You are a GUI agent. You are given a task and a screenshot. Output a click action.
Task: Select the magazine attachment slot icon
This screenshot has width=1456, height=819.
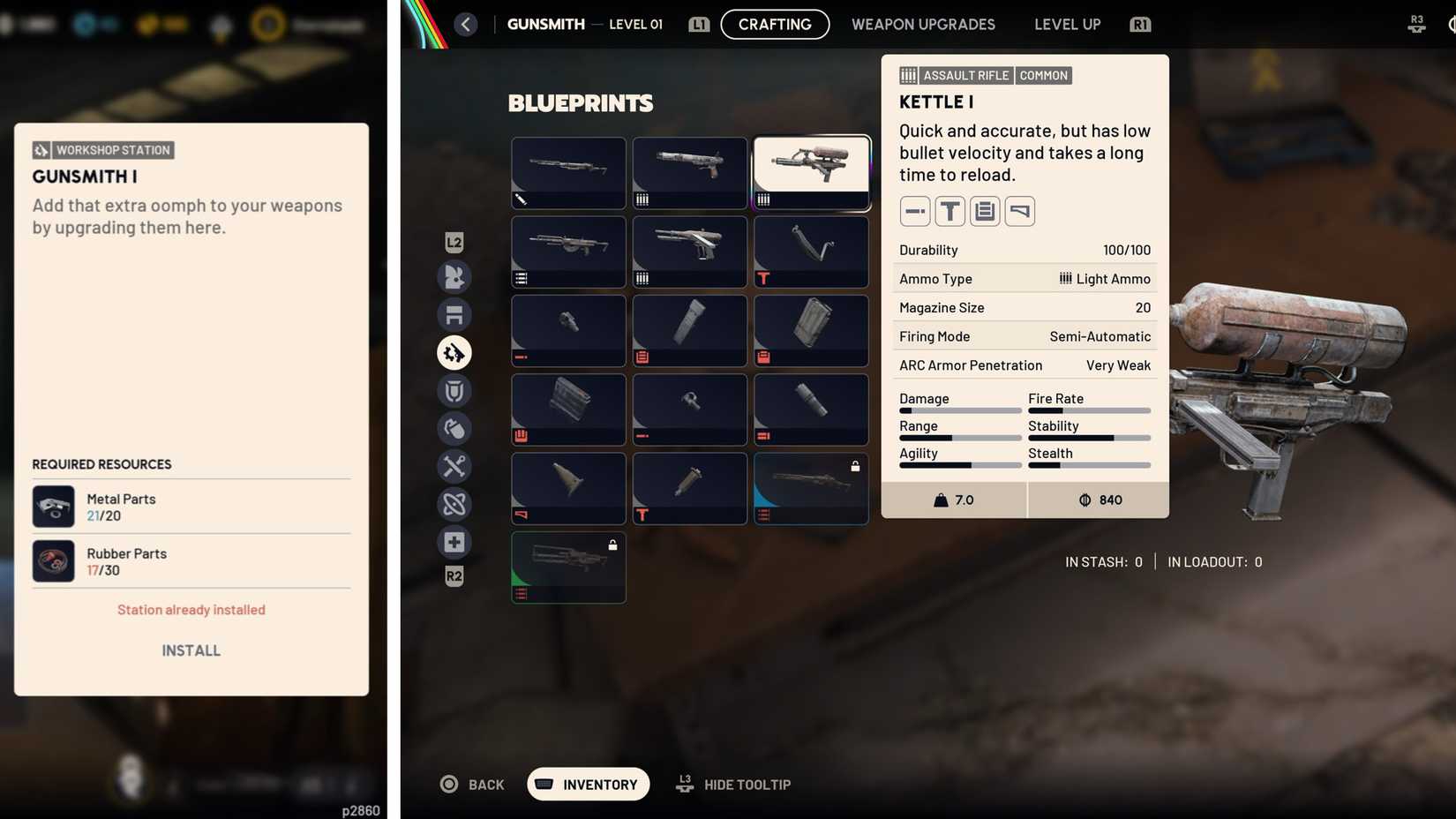984,211
